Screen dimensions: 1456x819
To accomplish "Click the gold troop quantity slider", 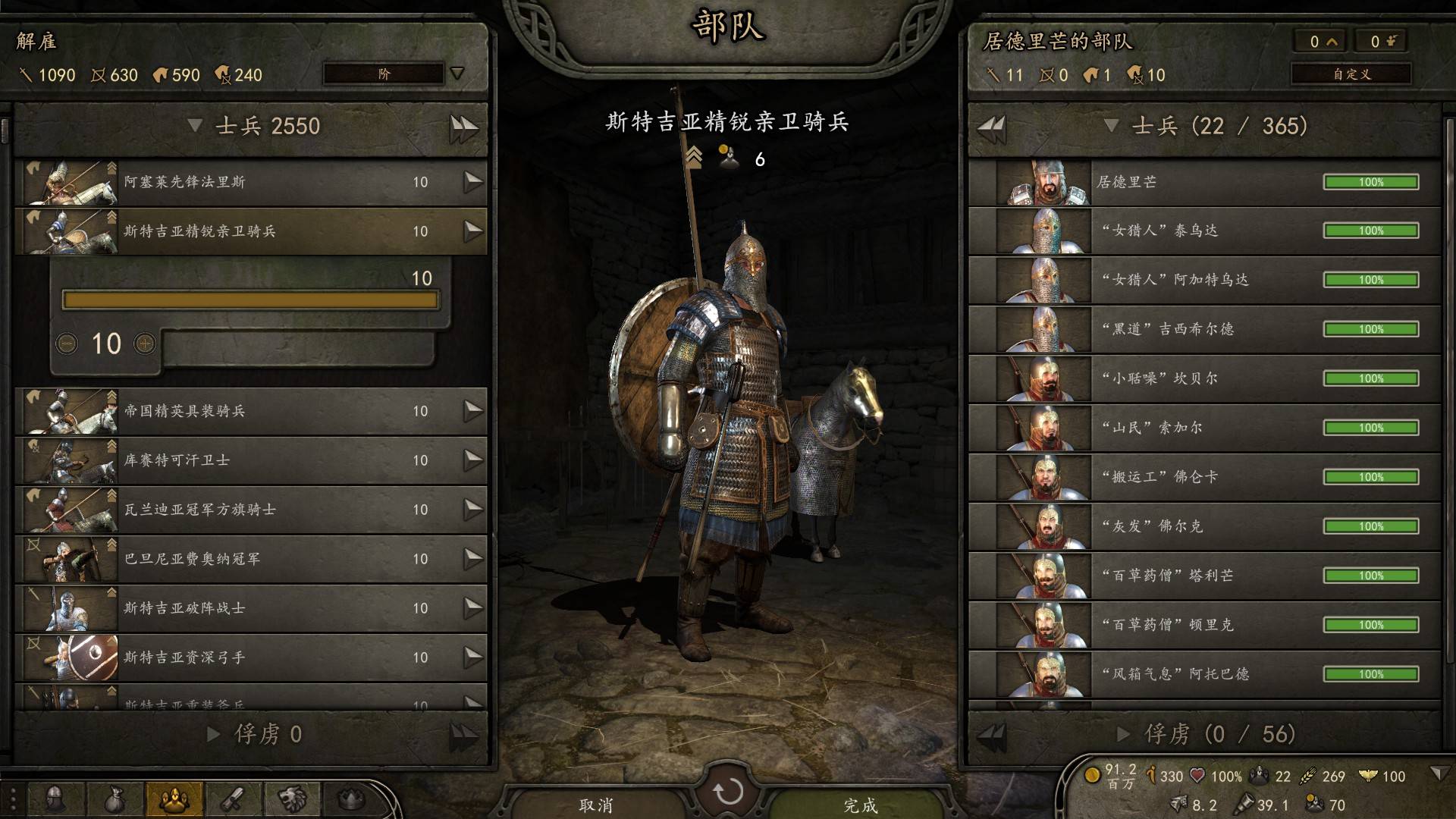I will [x=250, y=300].
